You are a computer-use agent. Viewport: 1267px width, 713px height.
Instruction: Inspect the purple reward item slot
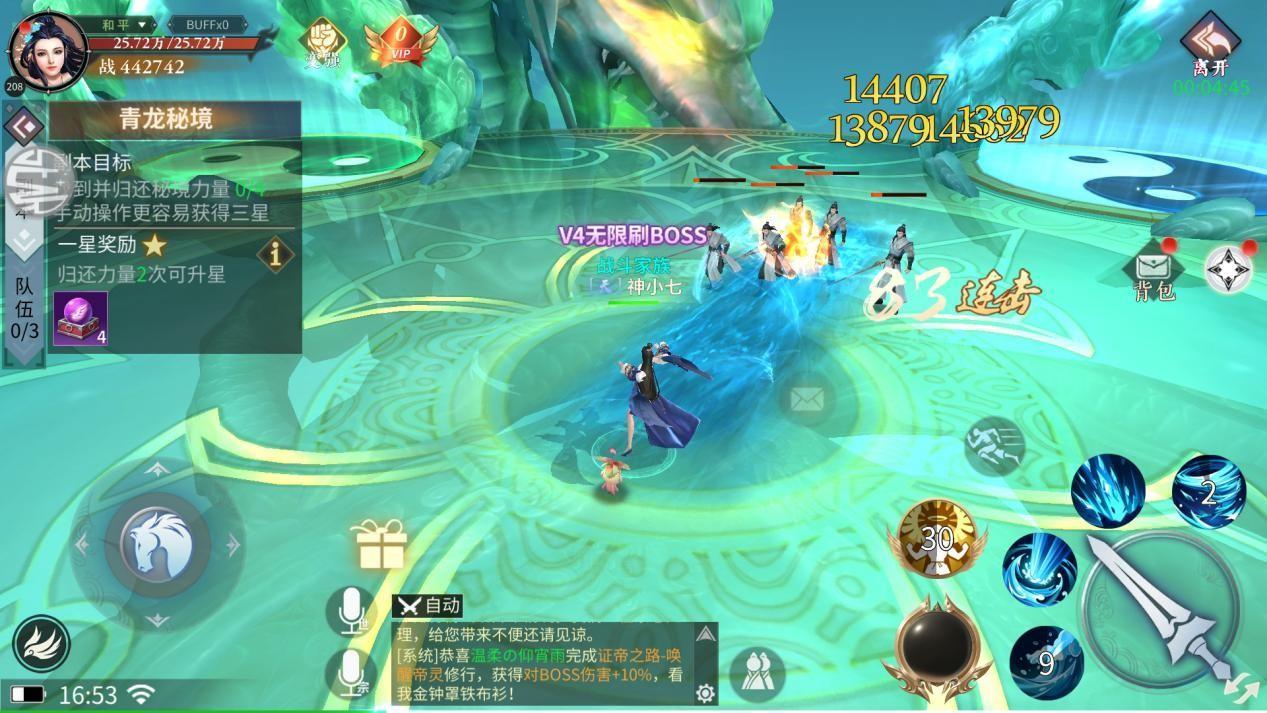[80, 319]
